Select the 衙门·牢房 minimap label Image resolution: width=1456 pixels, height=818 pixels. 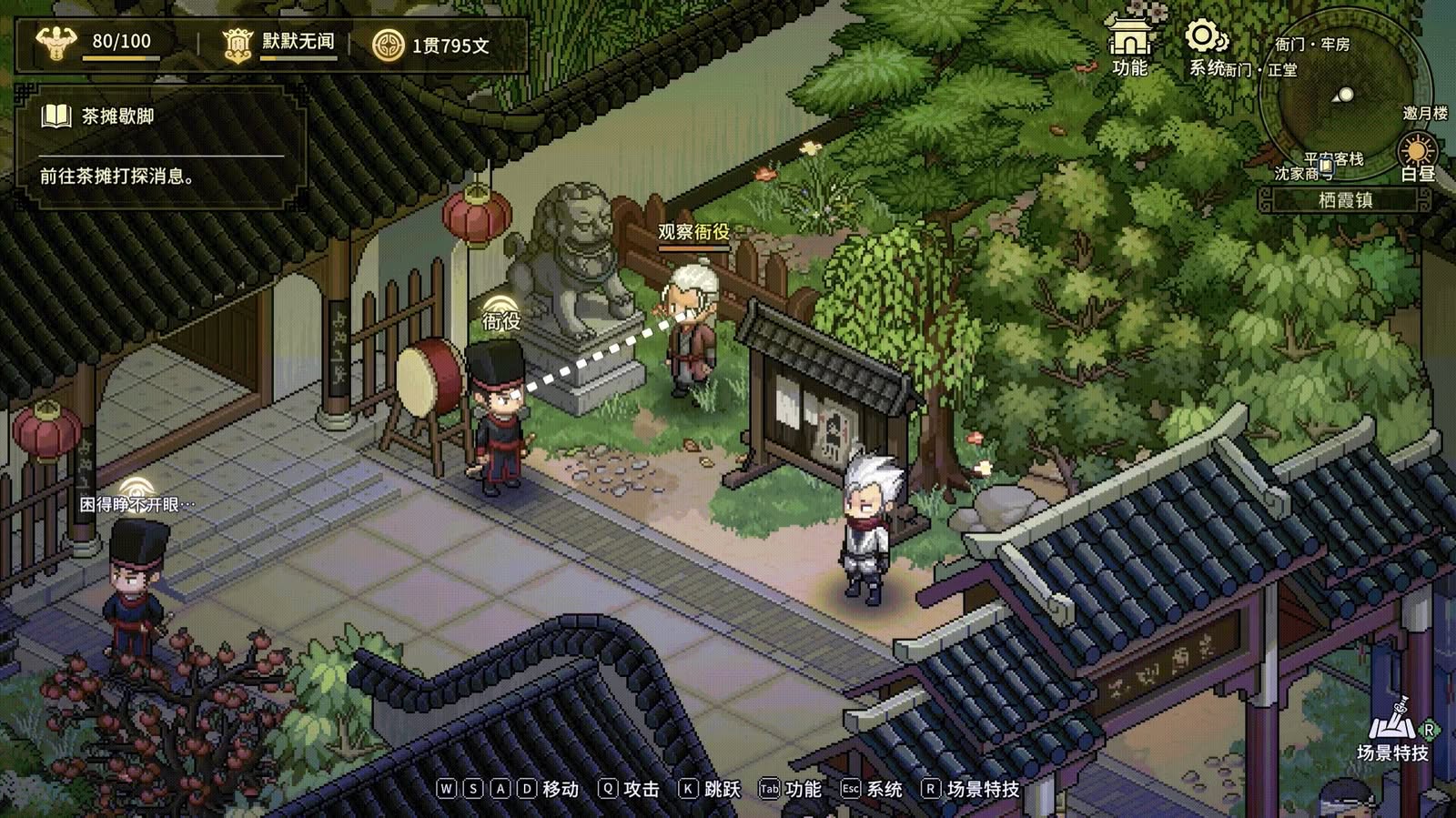pos(1311,44)
